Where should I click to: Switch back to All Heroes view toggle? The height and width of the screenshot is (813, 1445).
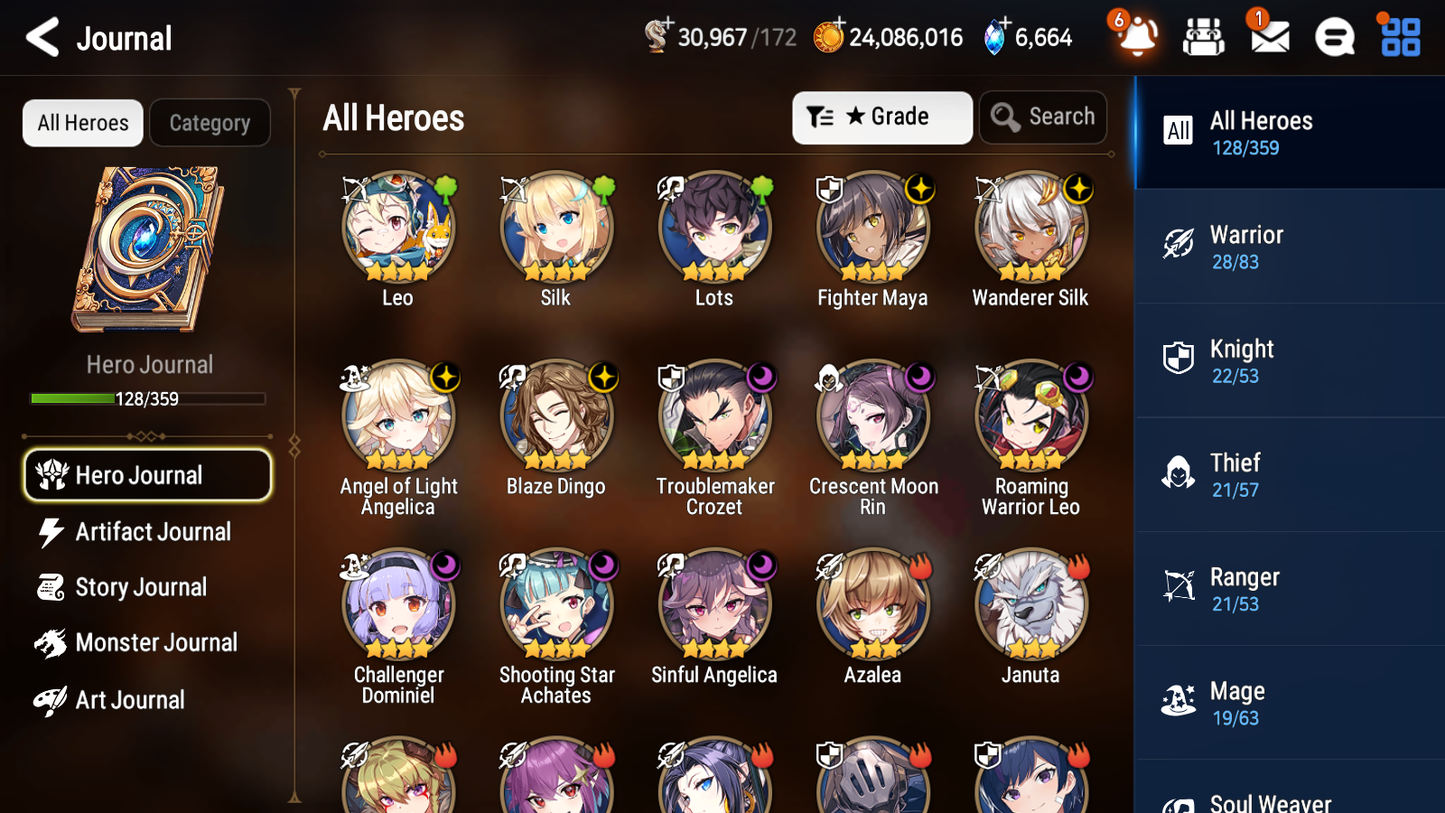pos(82,122)
